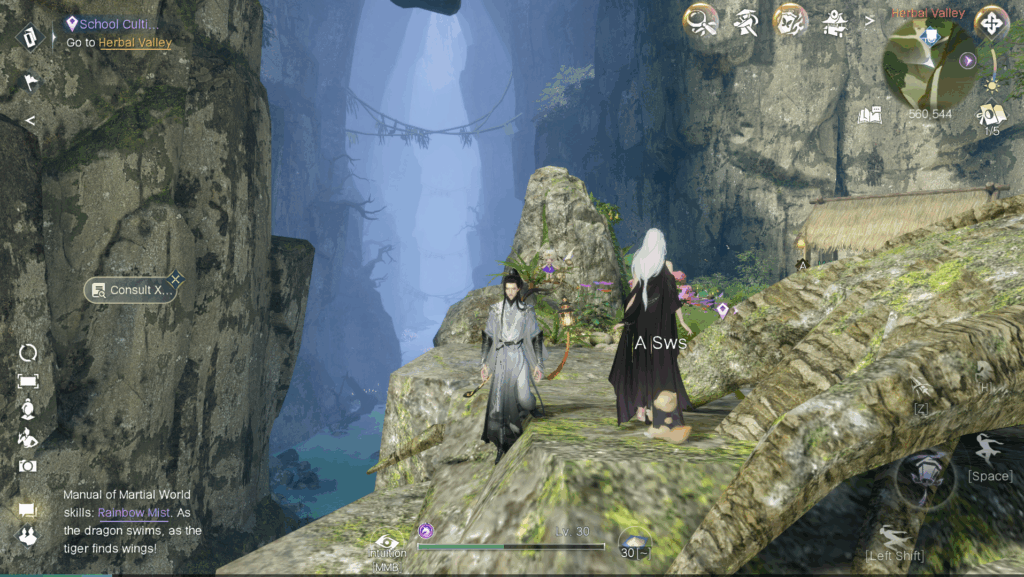Open the circular Herbal Valley minimap

[x=929, y=64]
